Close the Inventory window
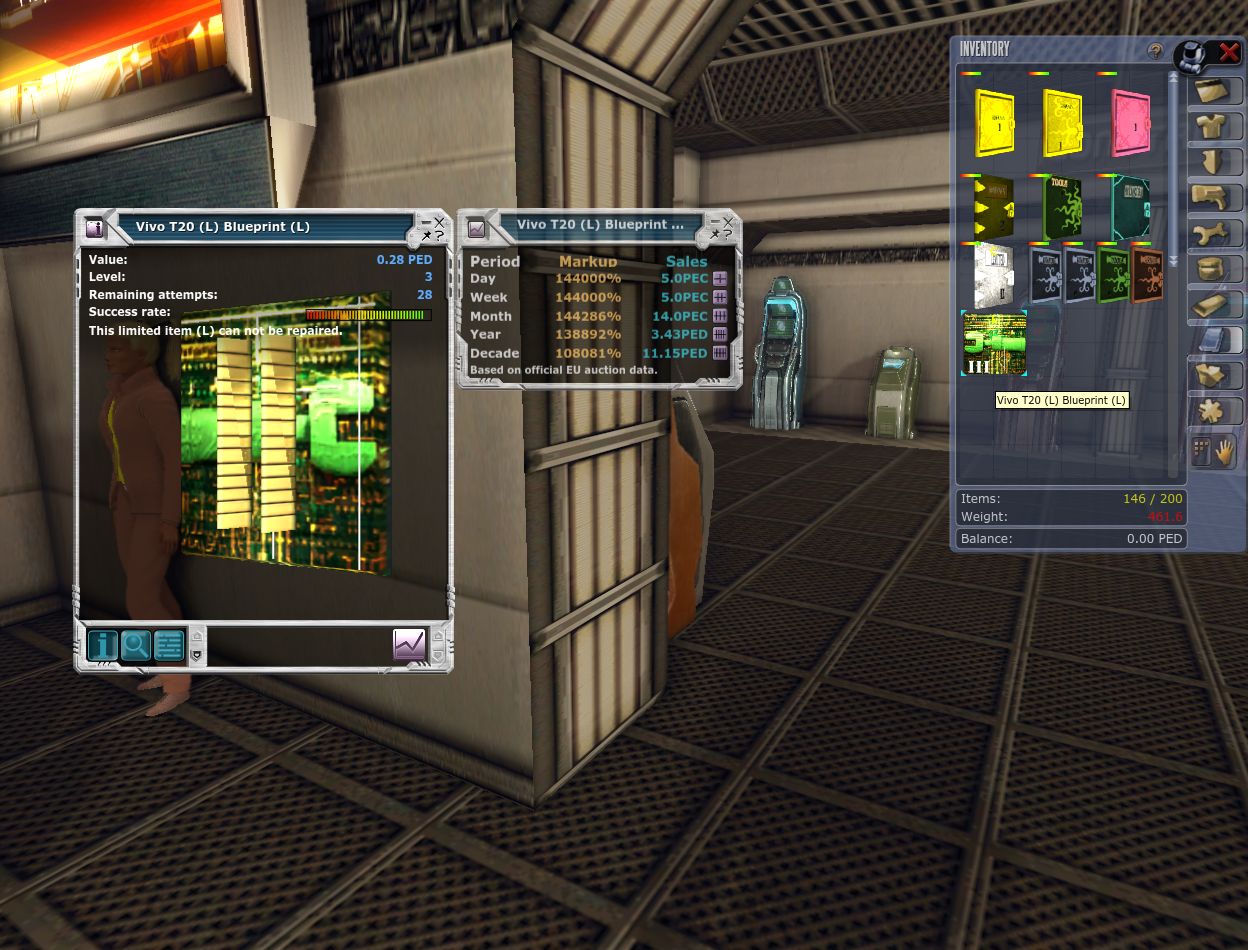 click(1229, 53)
